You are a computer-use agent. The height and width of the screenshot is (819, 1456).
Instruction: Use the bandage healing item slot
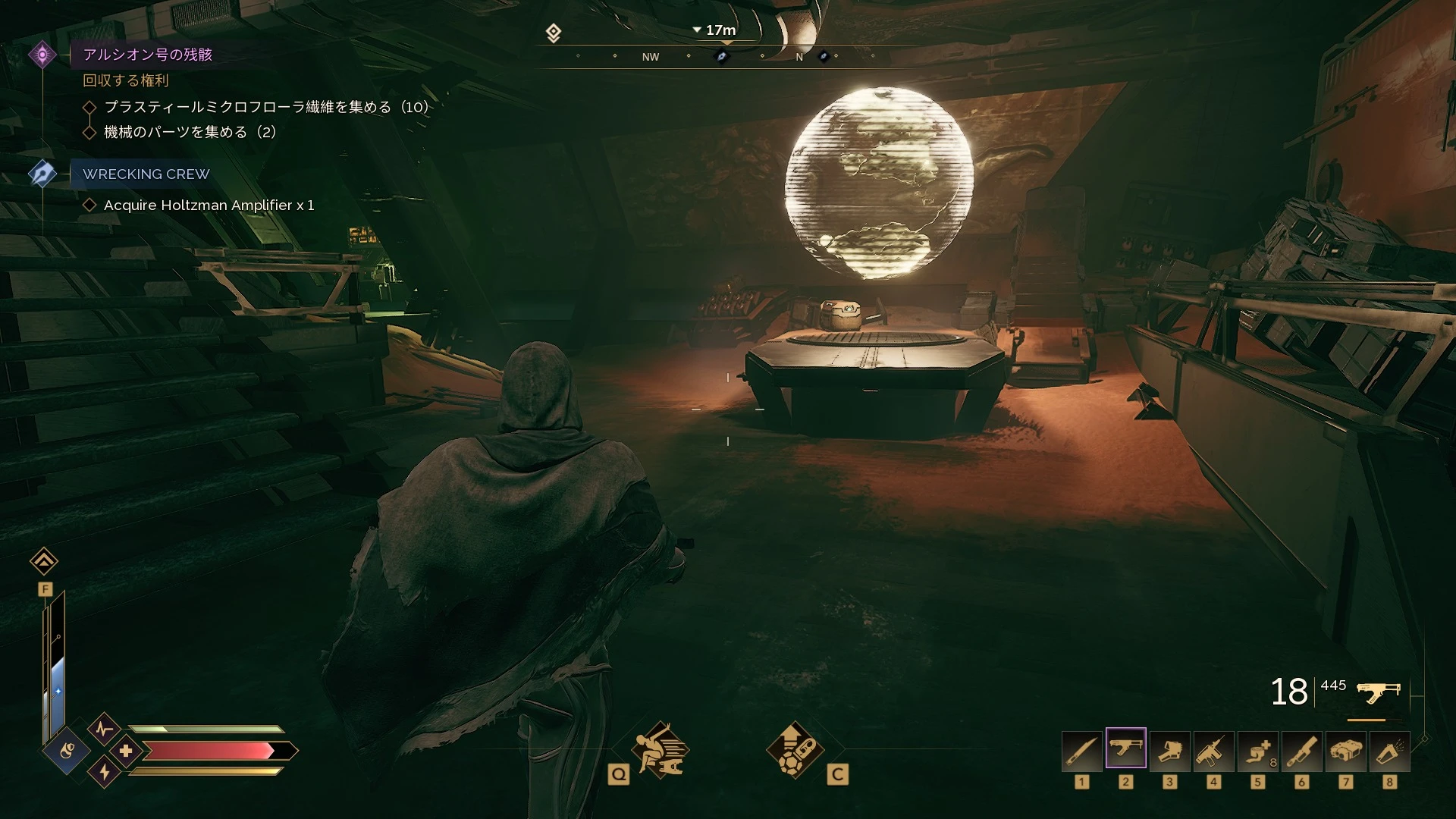[1258, 751]
